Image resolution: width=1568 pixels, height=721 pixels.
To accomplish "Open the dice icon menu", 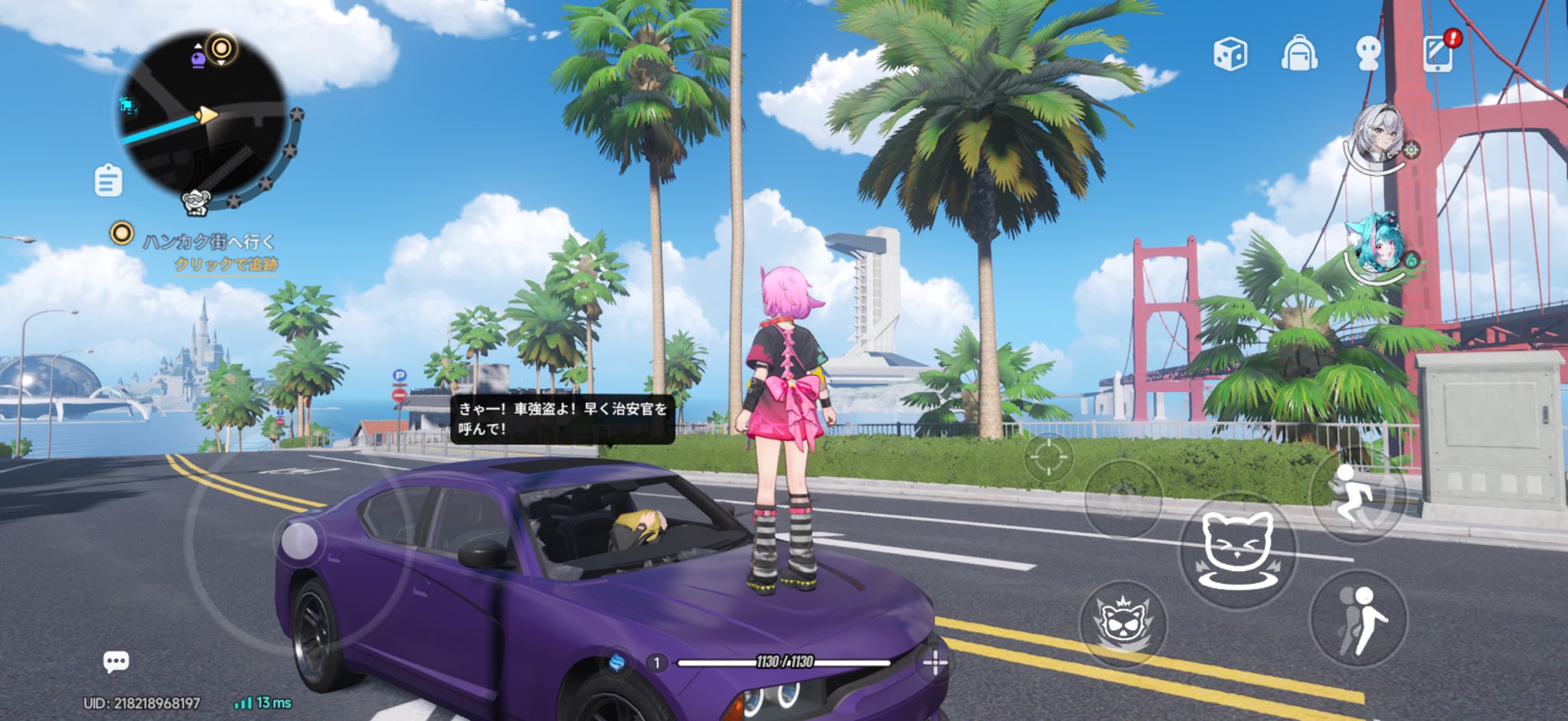I will click(x=1230, y=54).
